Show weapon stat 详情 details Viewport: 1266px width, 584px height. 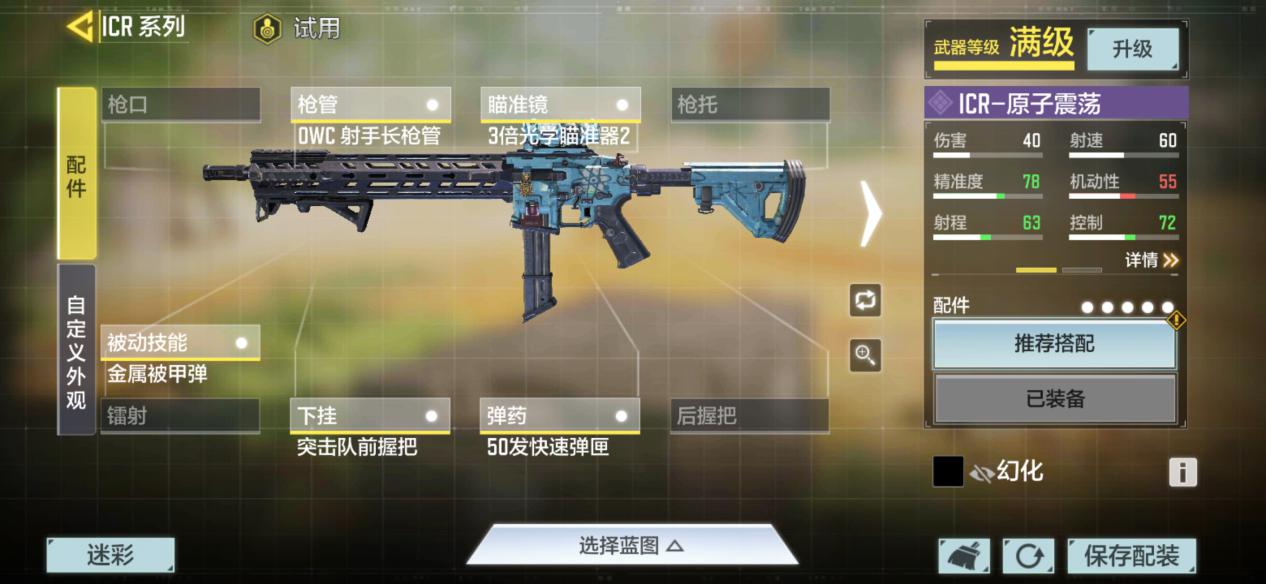1152,260
